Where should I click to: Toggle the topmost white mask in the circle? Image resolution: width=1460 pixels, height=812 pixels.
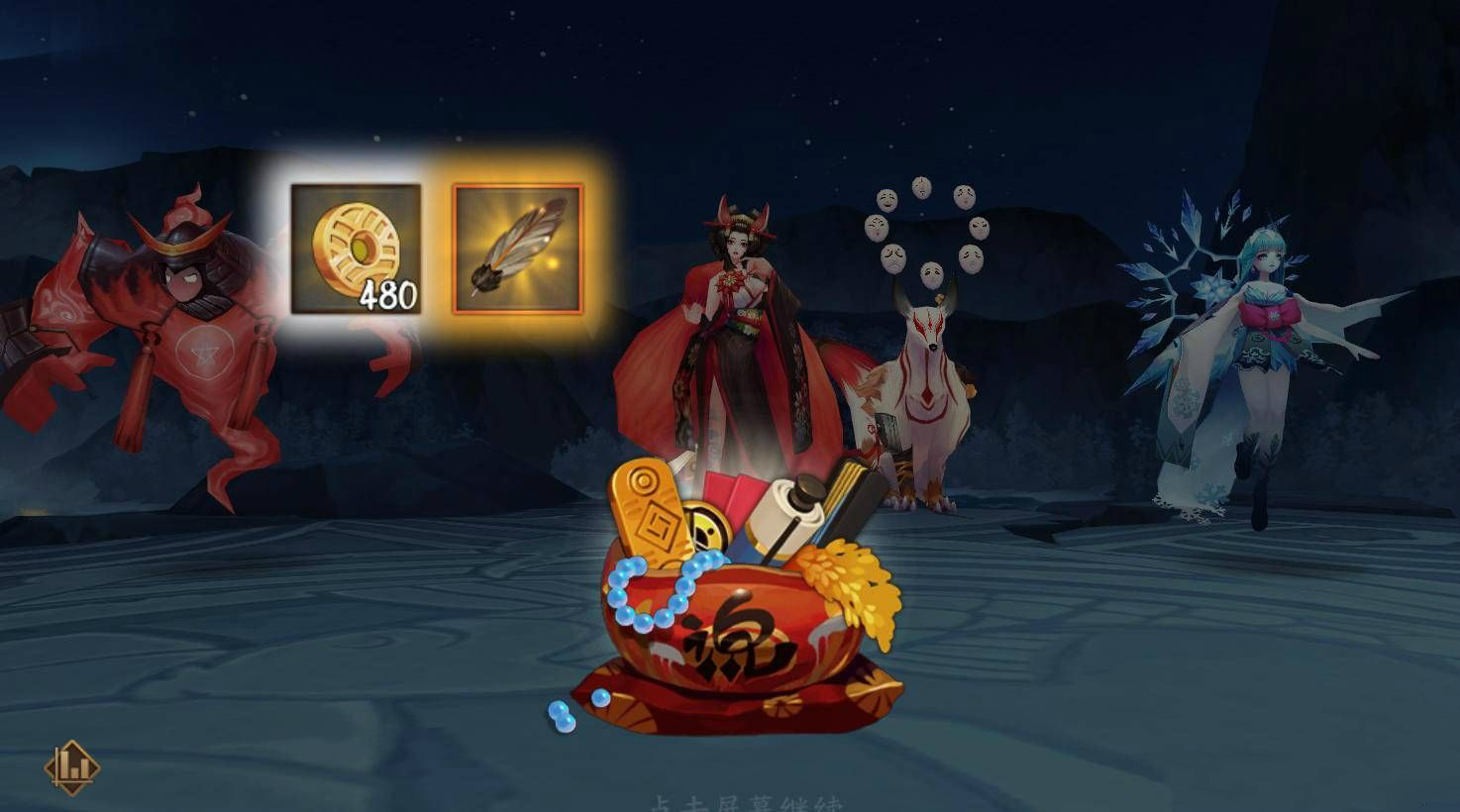[x=921, y=185]
